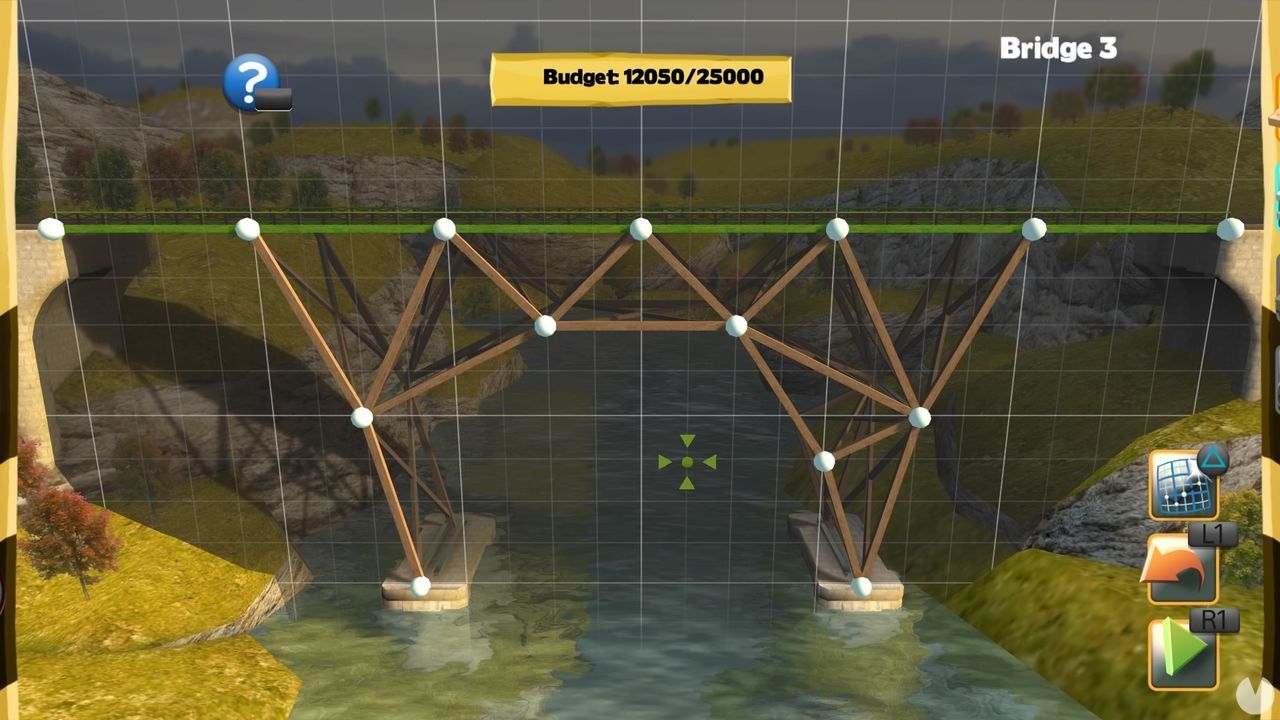The width and height of the screenshot is (1280, 720).
Task: Click the green camera center crosshair marker
Action: click(686, 462)
